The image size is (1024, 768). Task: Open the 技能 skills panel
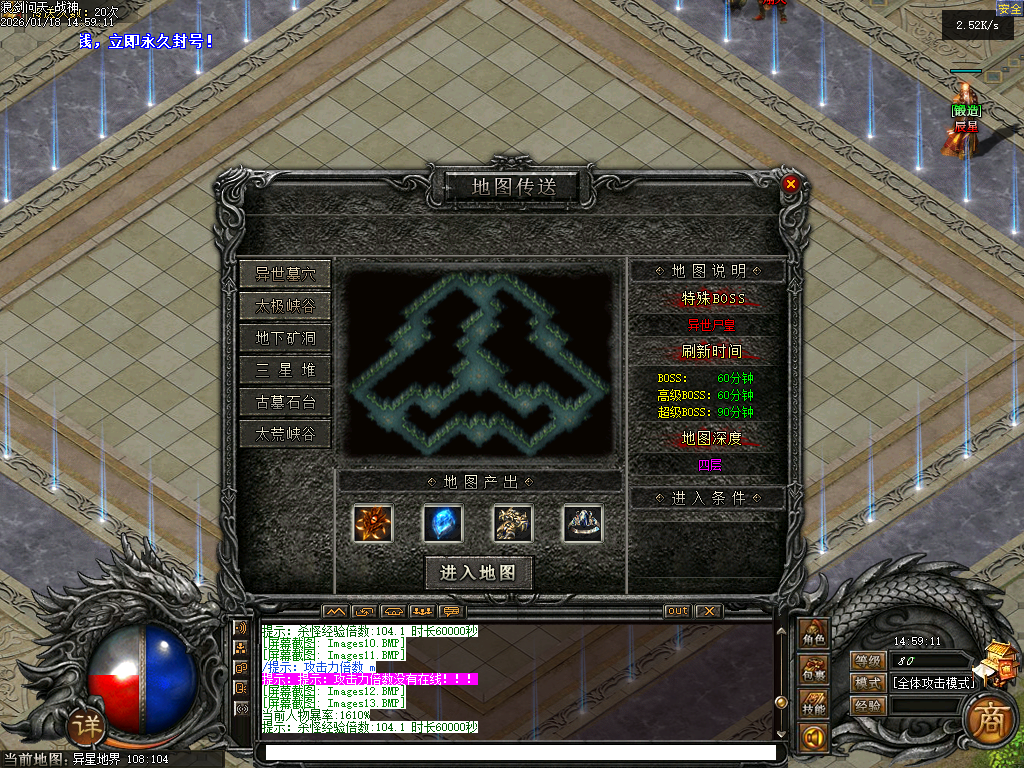pos(814,707)
